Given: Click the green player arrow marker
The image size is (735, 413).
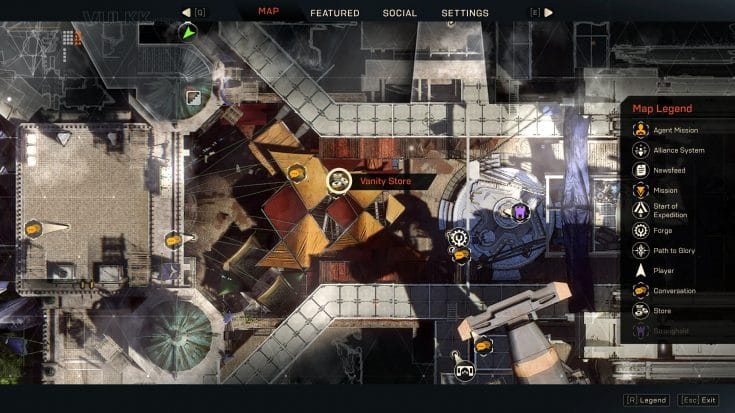Looking at the screenshot, I should pyautogui.click(x=187, y=33).
